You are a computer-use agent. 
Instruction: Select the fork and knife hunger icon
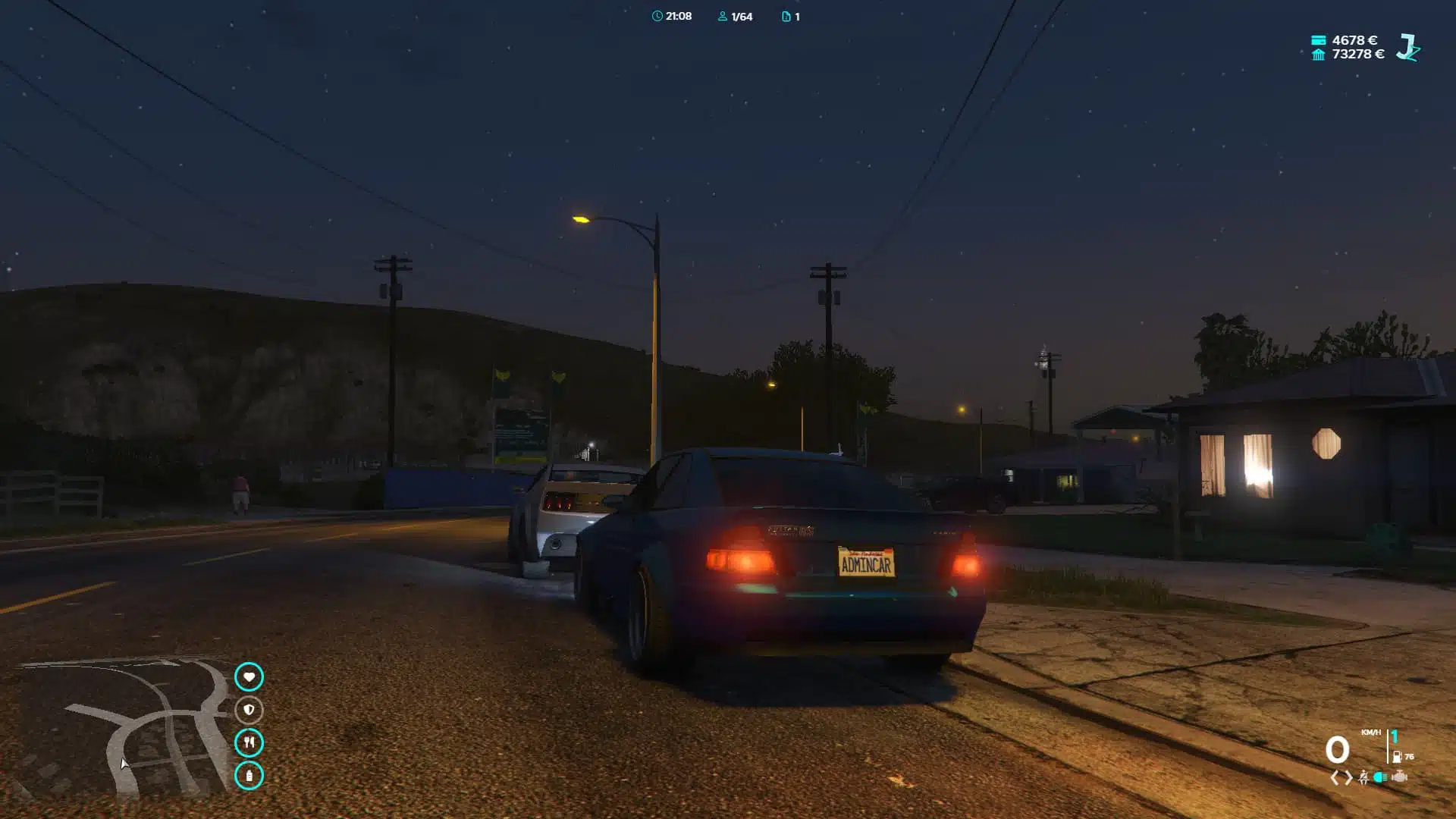249,742
